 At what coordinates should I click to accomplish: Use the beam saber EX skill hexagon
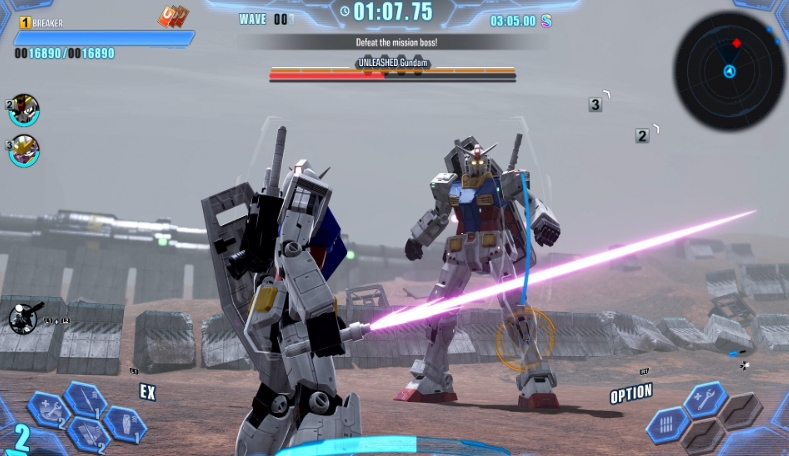86,399
